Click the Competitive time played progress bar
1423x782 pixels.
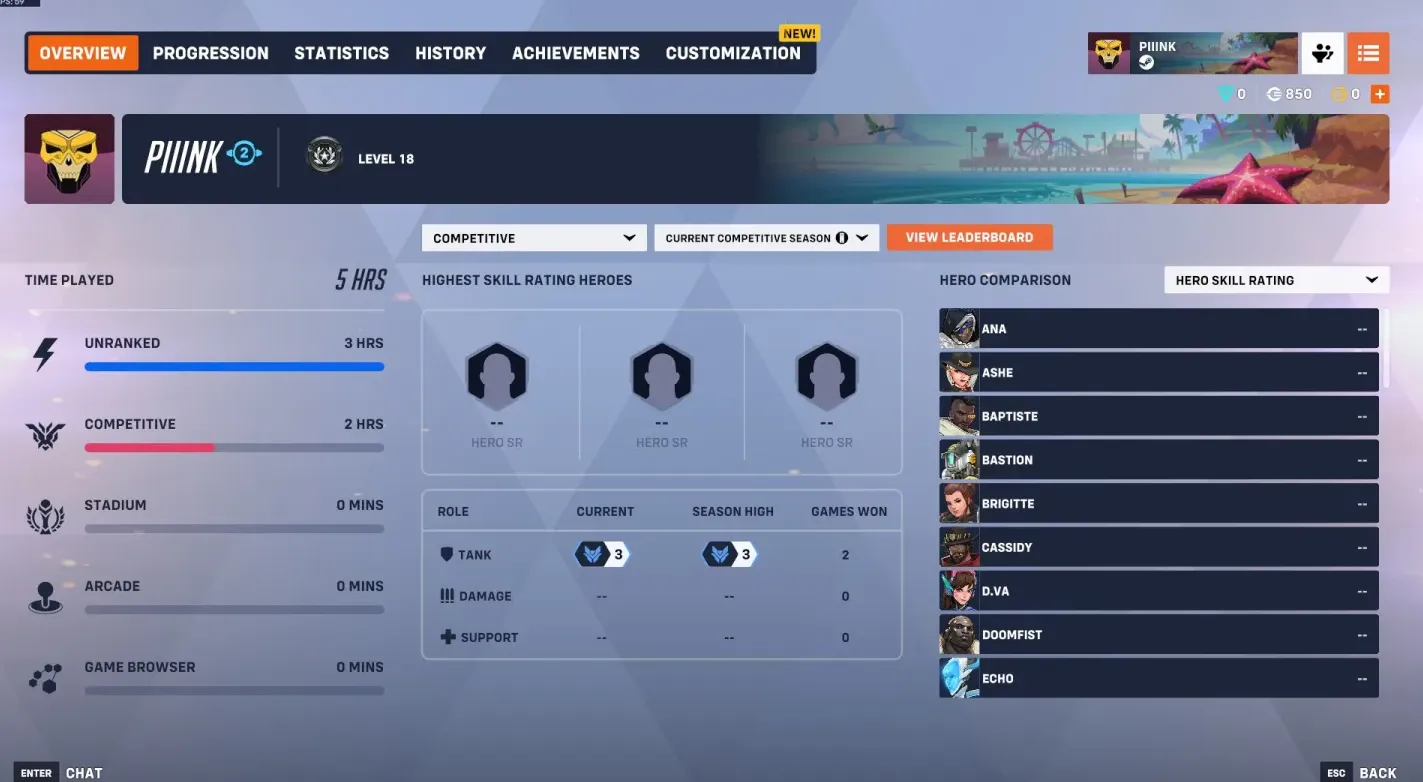click(x=233, y=448)
